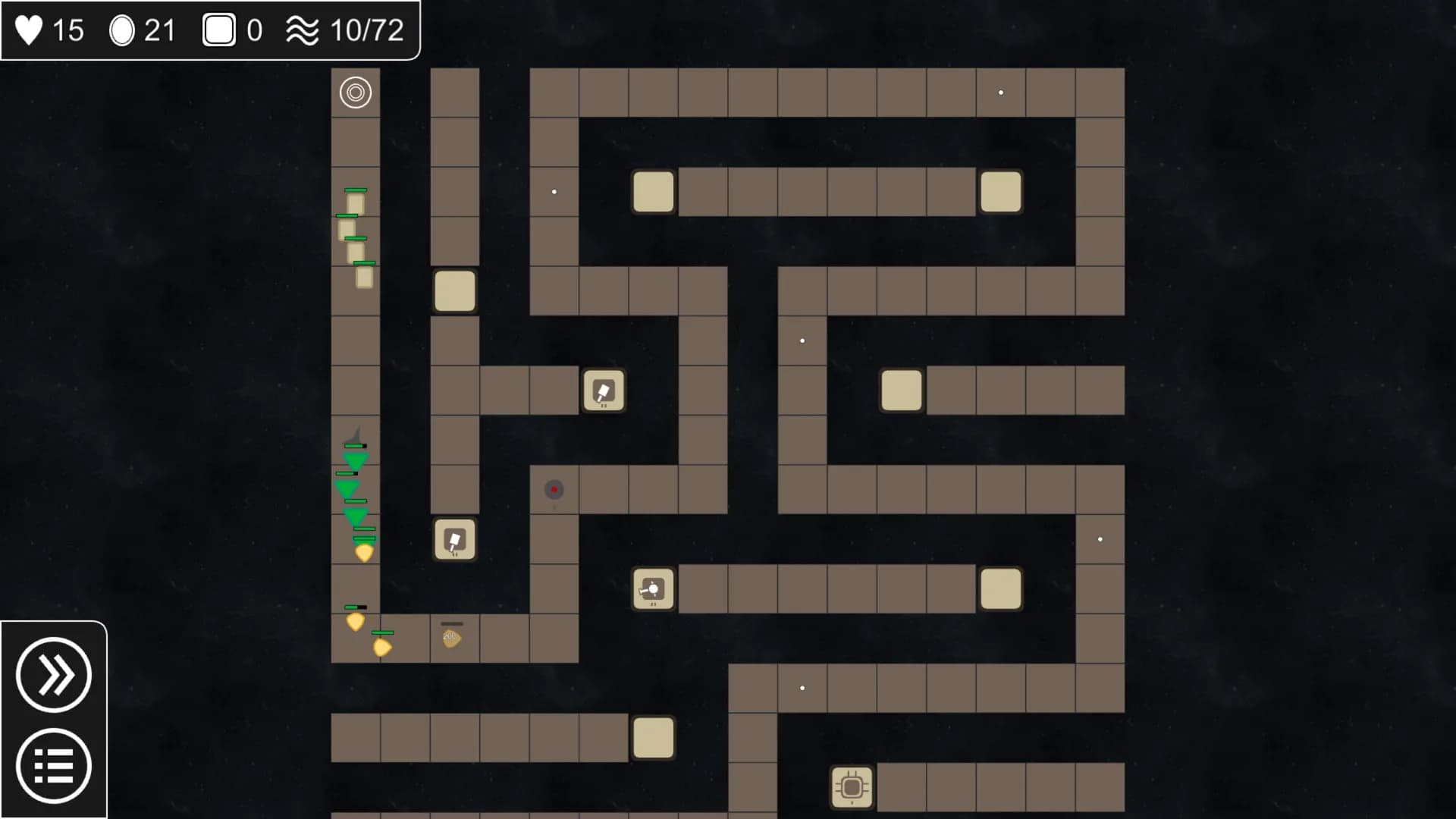Click the mortar turret tower mid-map
The image size is (1456, 819).
pyautogui.click(x=652, y=589)
